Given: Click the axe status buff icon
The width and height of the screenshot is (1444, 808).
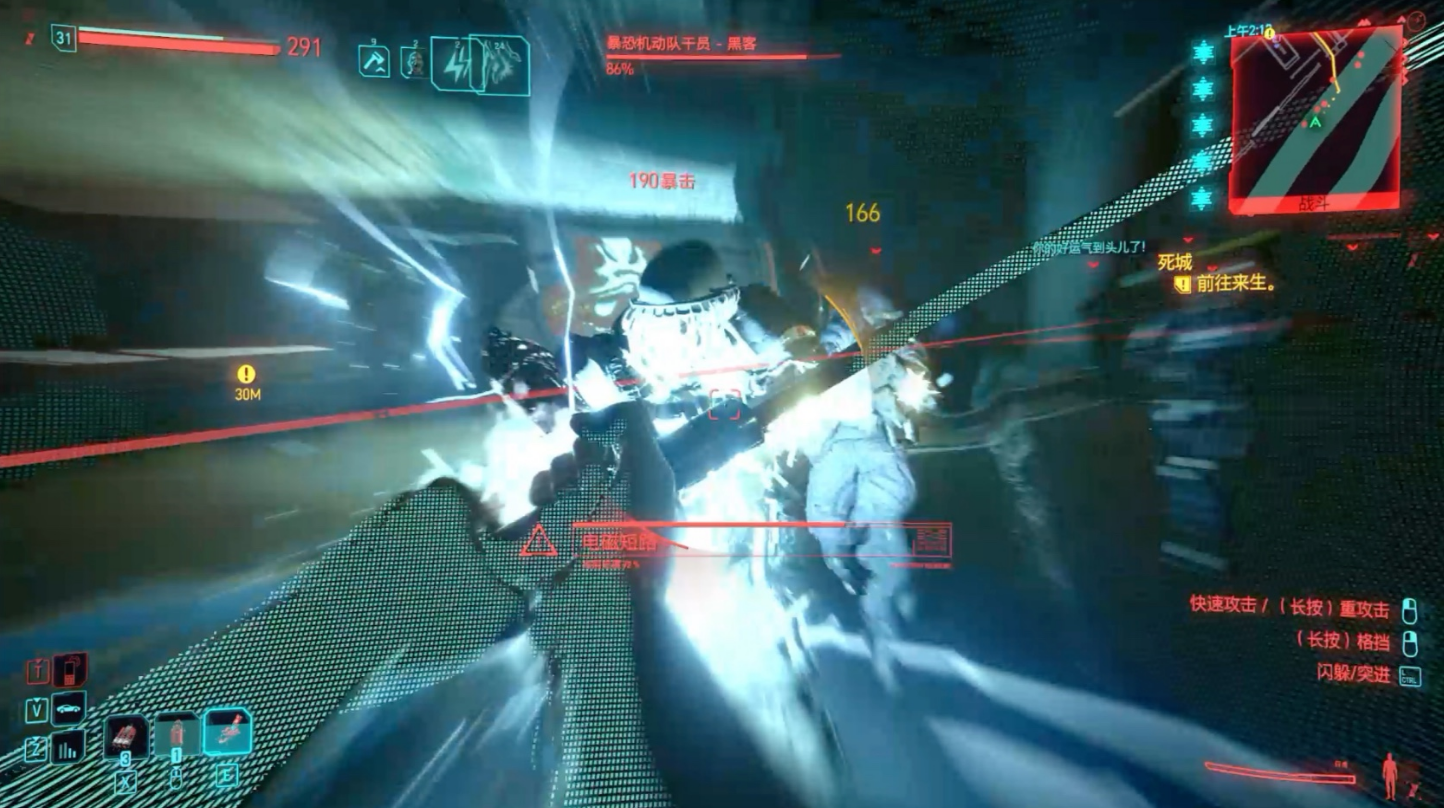Looking at the screenshot, I should [374, 62].
